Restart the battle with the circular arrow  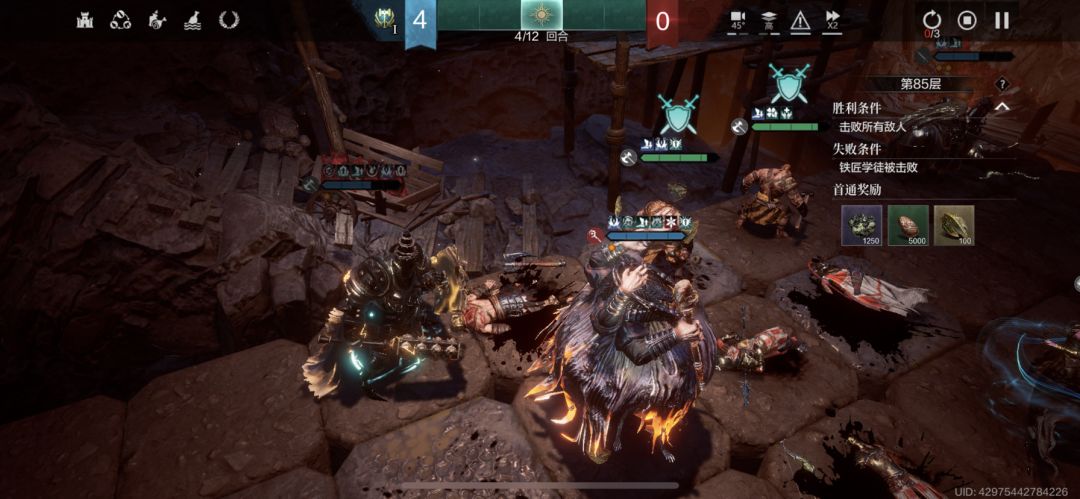[932, 19]
